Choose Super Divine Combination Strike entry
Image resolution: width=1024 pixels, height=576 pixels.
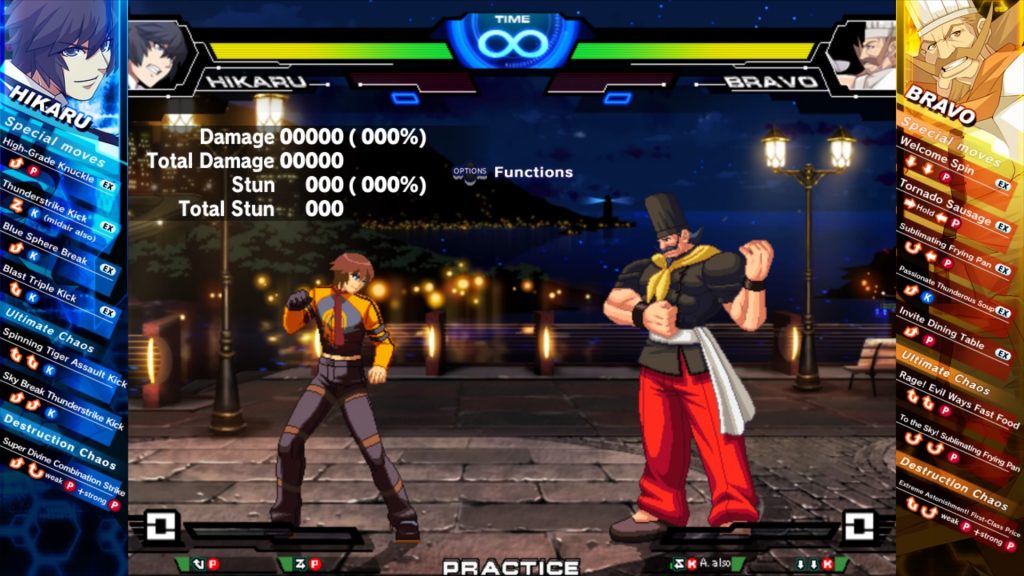click(60, 472)
